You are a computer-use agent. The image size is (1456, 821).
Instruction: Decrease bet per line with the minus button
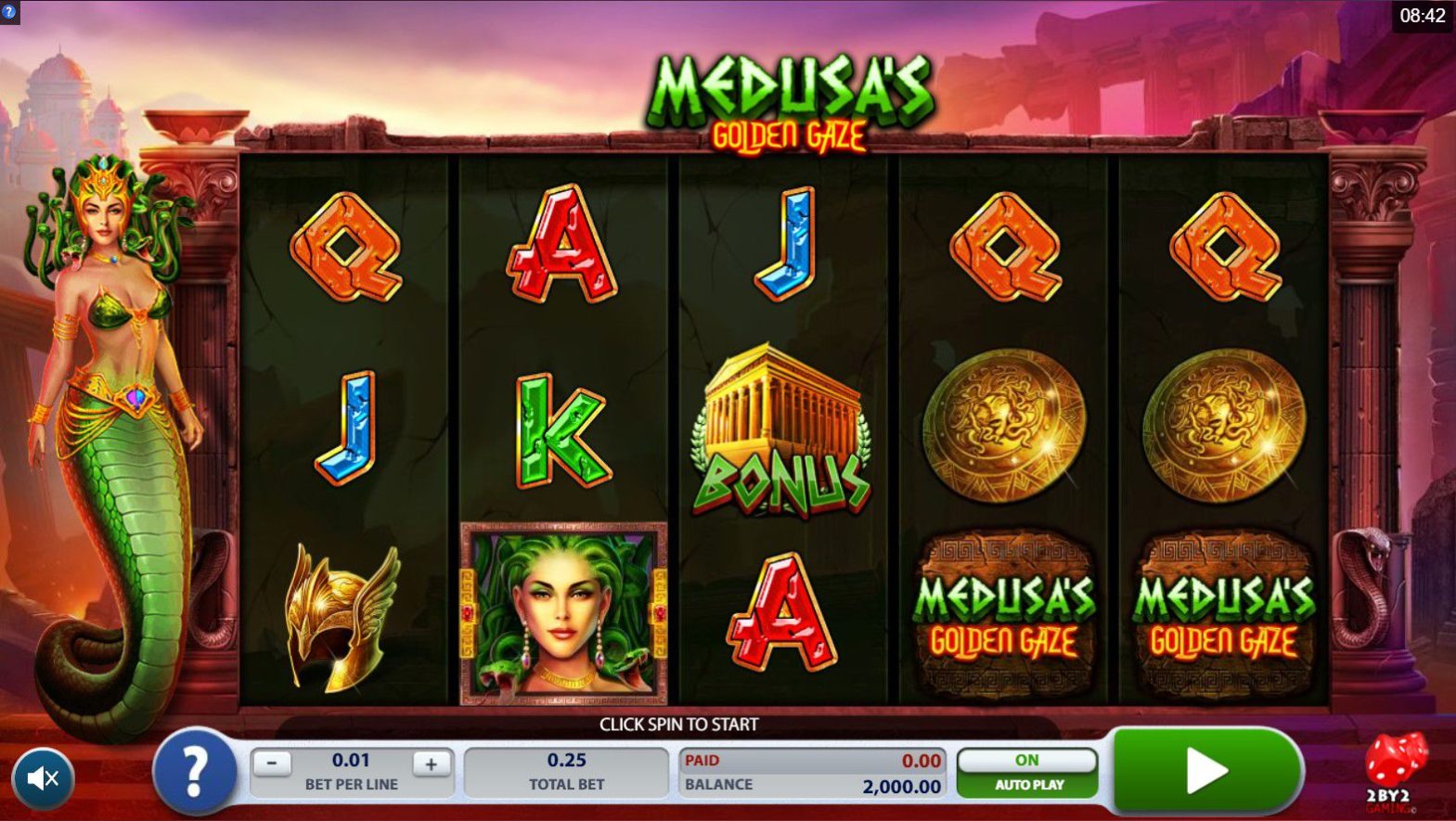coord(272,764)
